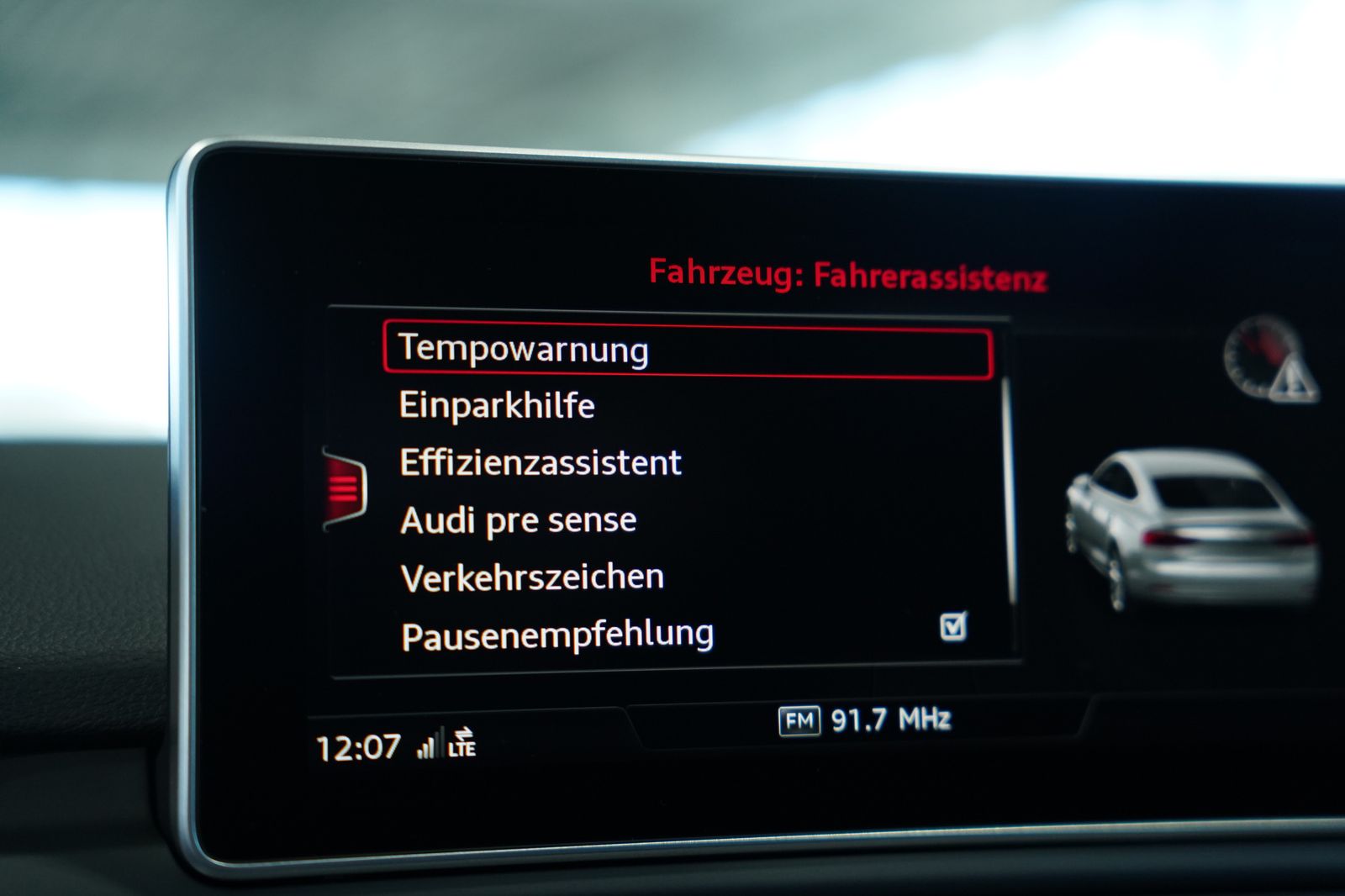Select the FM band icon
1345x896 pixels.
point(799,719)
